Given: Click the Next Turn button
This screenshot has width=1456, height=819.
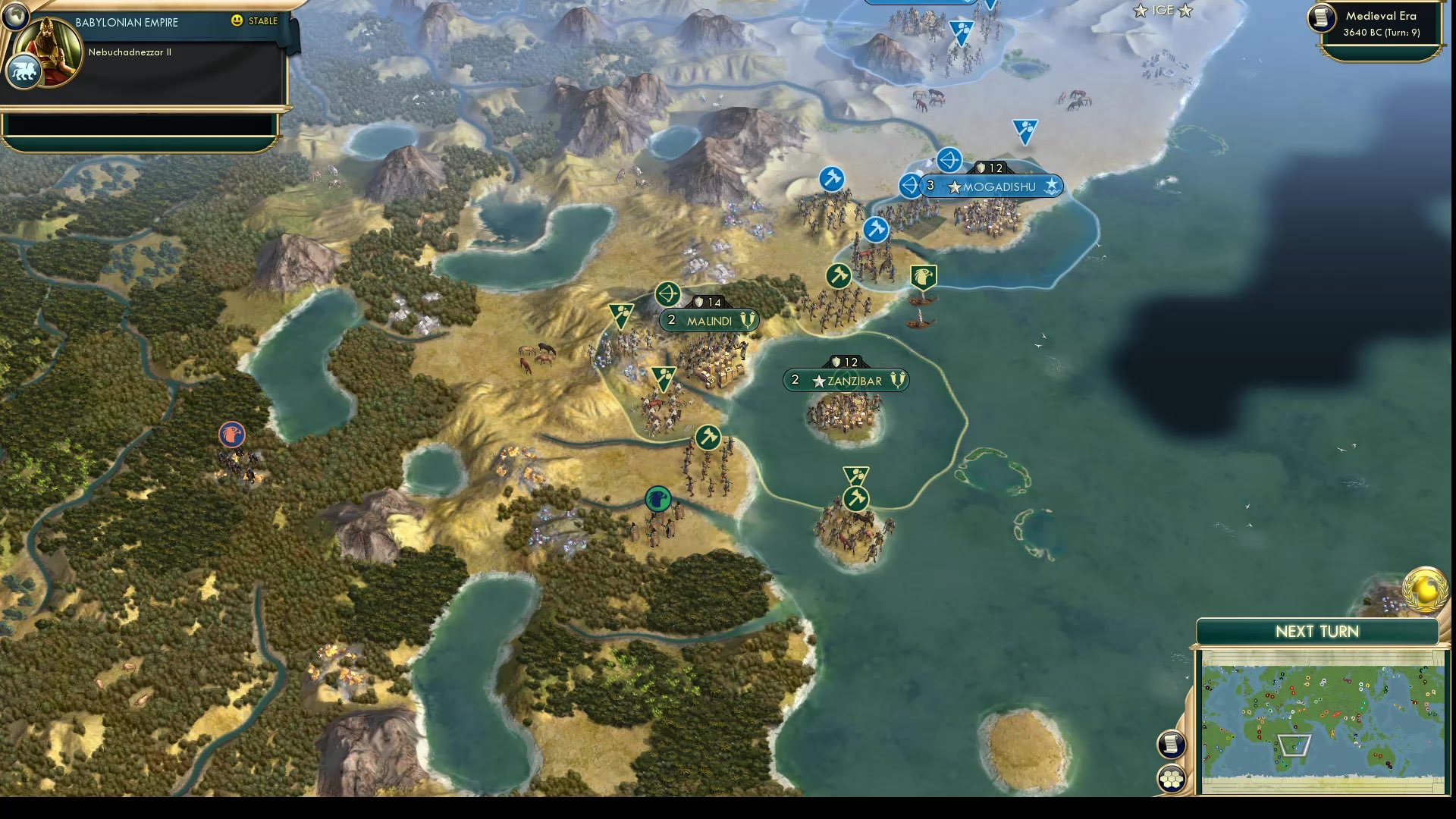Looking at the screenshot, I should 1316,631.
